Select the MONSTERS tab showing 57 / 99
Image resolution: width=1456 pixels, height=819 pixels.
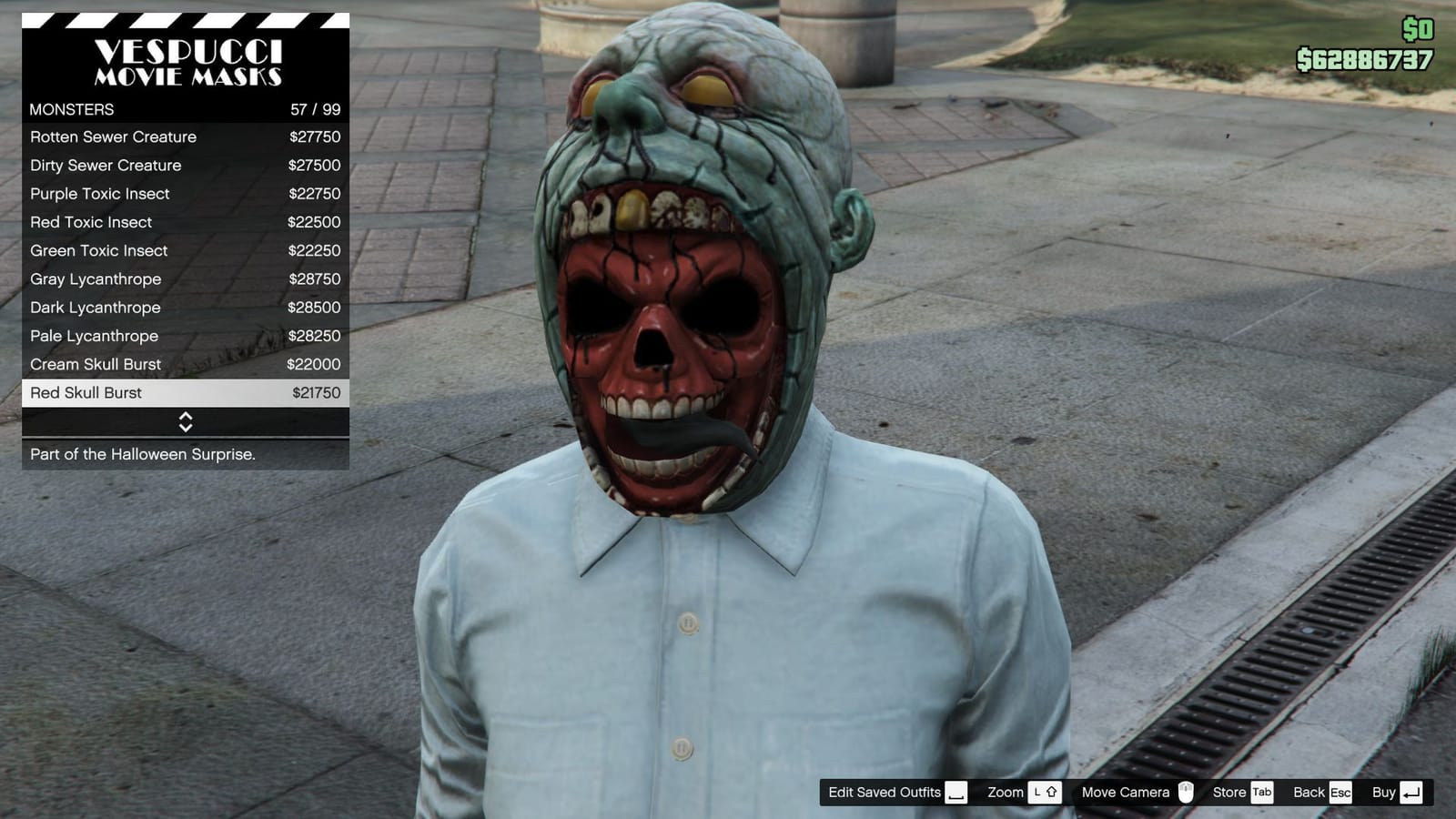click(x=185, y=109)
